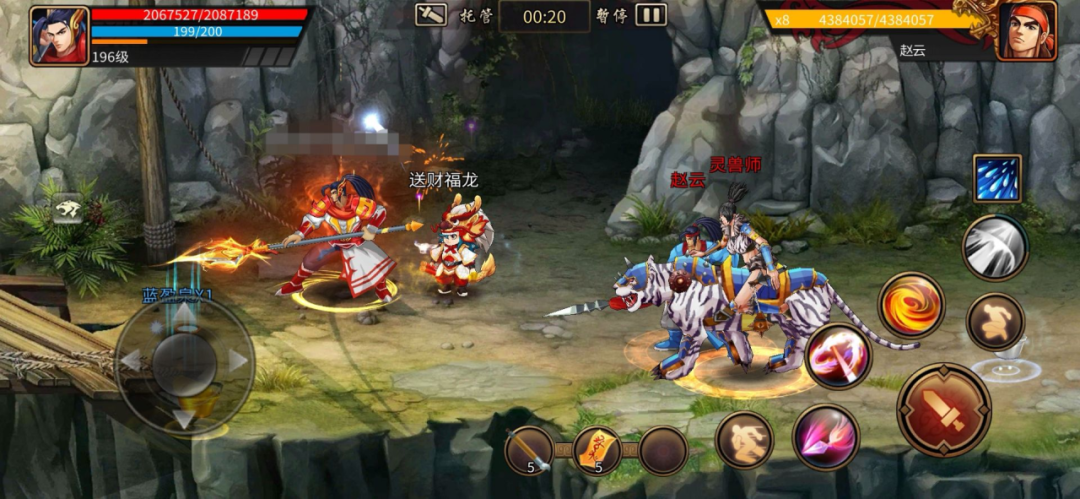Cast the red axe spin skill
Viewport: 1080px width, 499px height.
pyautogui.click(x=838, y=357)
